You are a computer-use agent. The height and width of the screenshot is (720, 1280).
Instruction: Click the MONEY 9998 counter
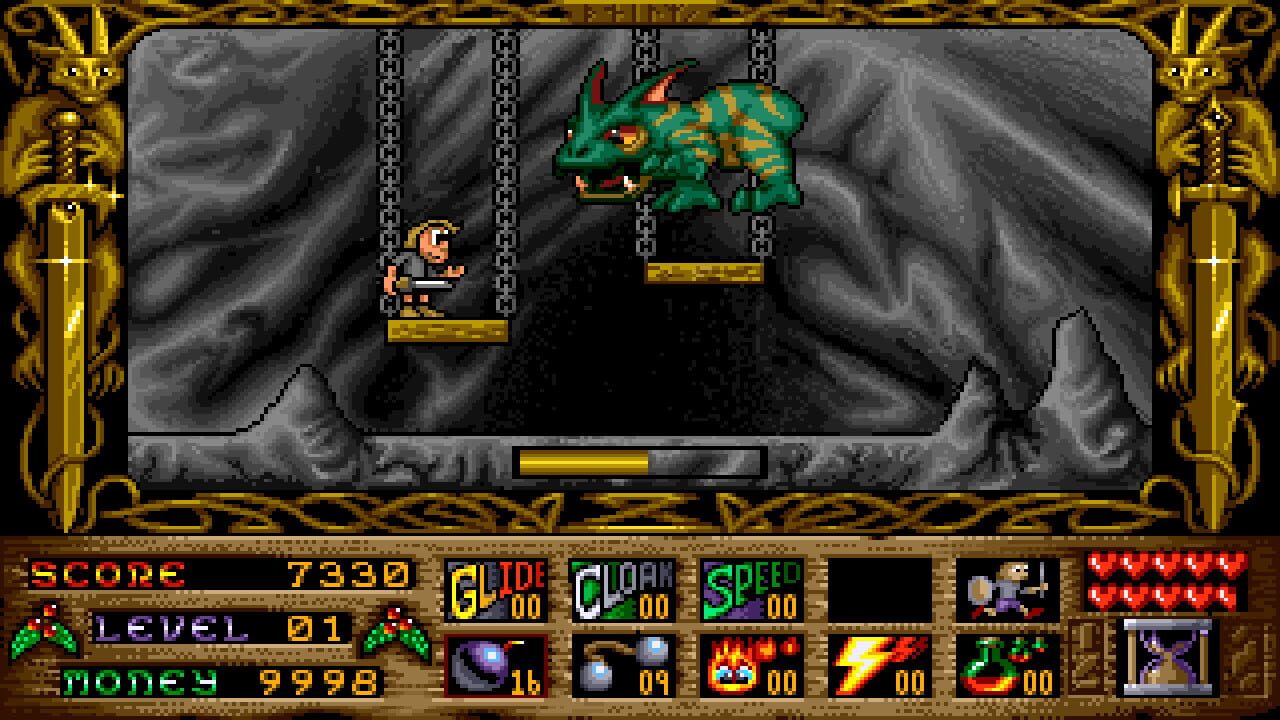click(215, 679)
